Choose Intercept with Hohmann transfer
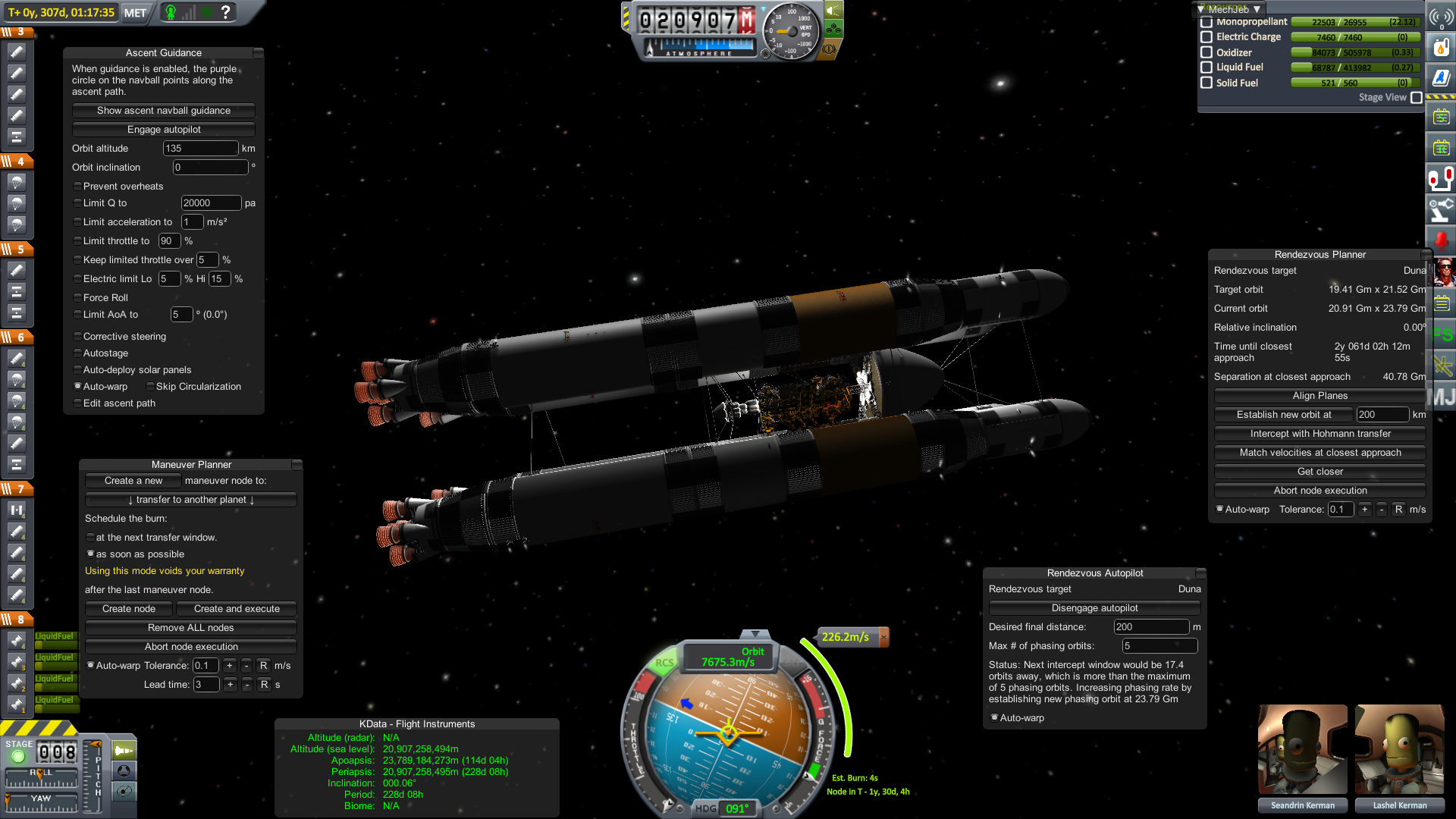The height and width of the screenshot is (819, 1456). (1319, 434)
